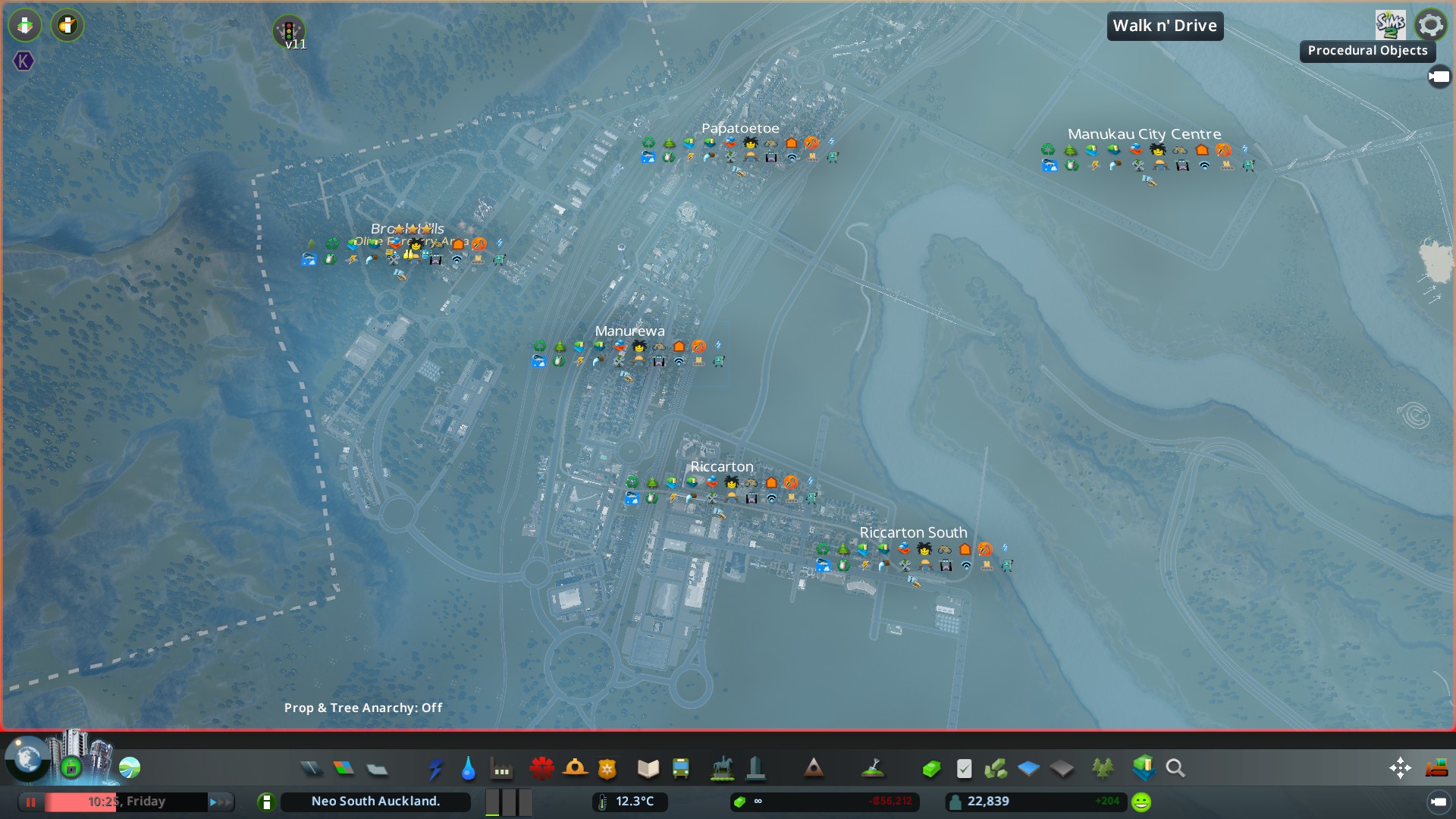1456x819 pixels.
Task: Select the Zoning tool
Action: [344, 769]
